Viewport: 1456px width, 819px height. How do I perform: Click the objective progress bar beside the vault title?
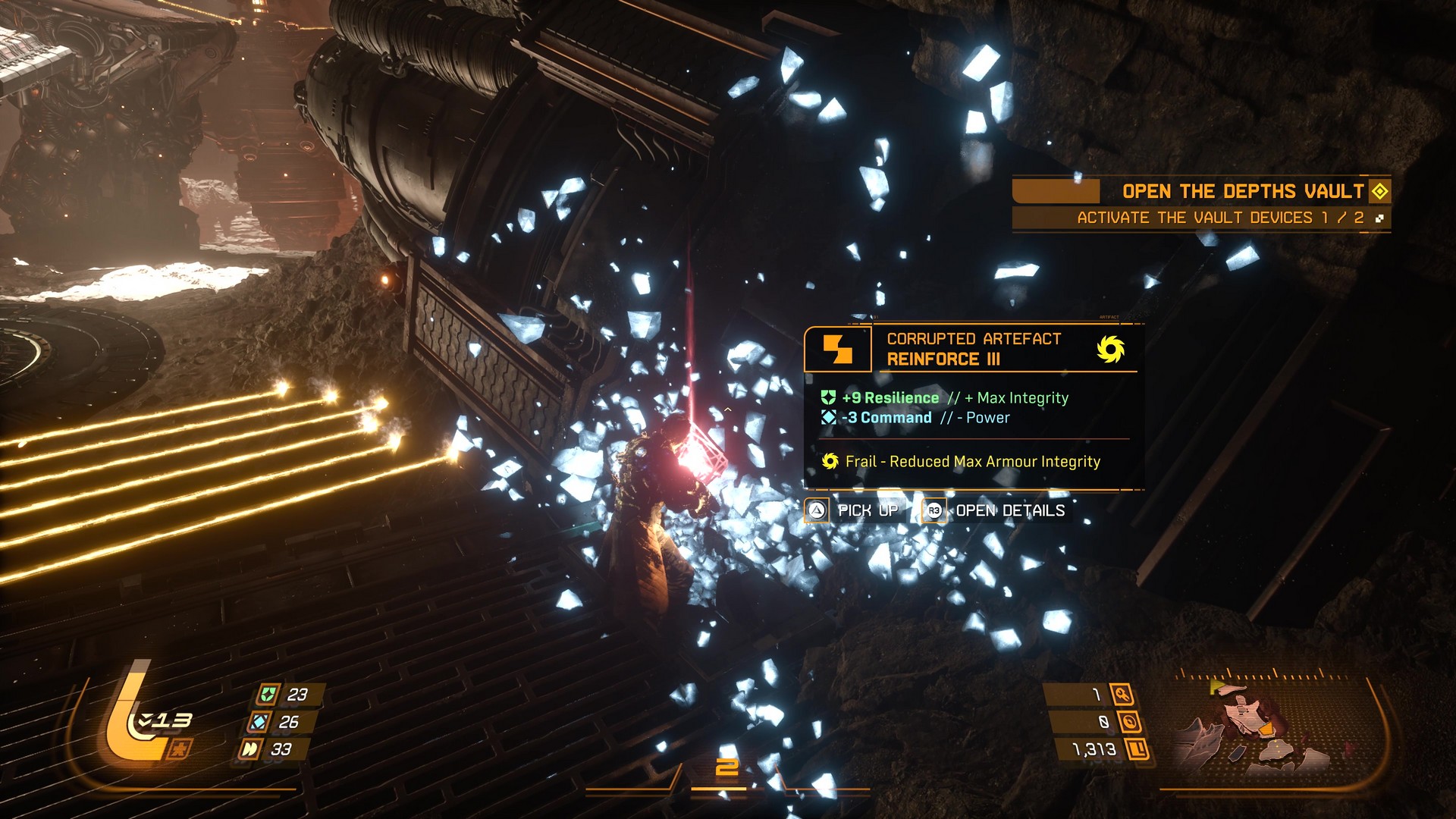(1058, 191)
